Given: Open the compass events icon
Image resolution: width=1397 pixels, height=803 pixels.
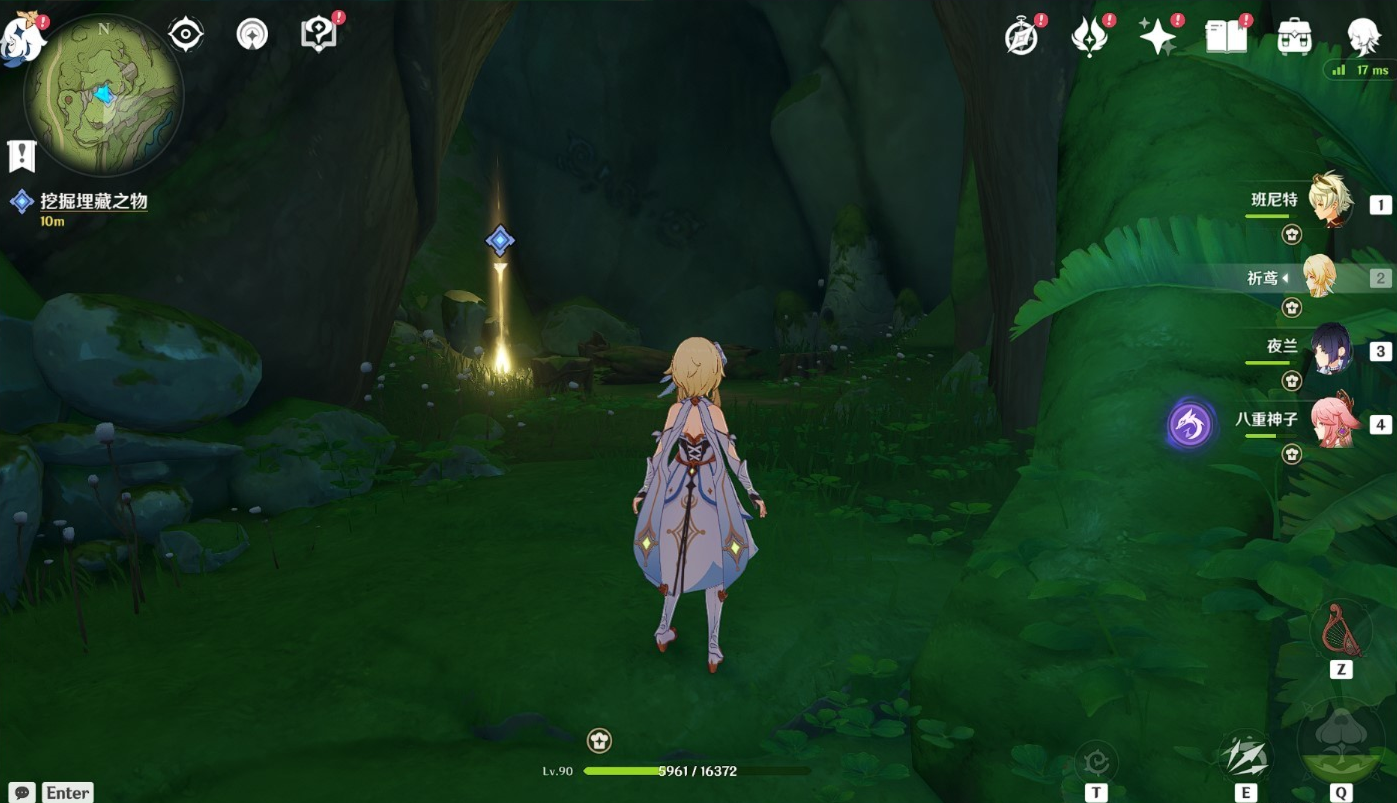Looking at the screenshot, I should tap(1022, 38).
